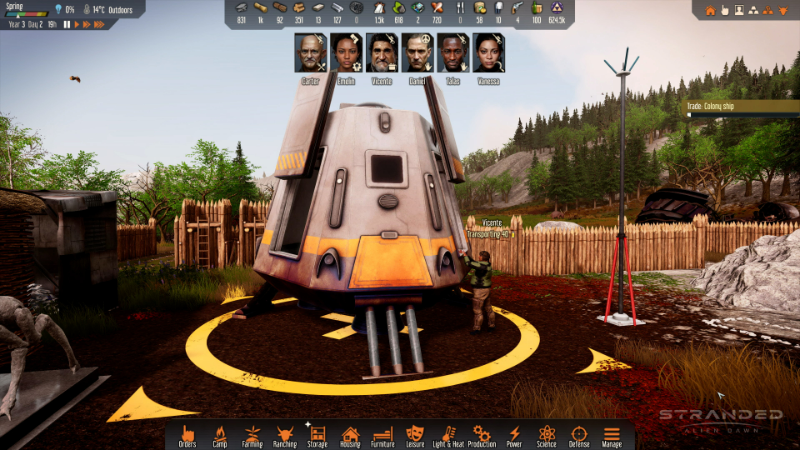Pause the game
Viewport: 800px width, 450px height.
[66, 23]
